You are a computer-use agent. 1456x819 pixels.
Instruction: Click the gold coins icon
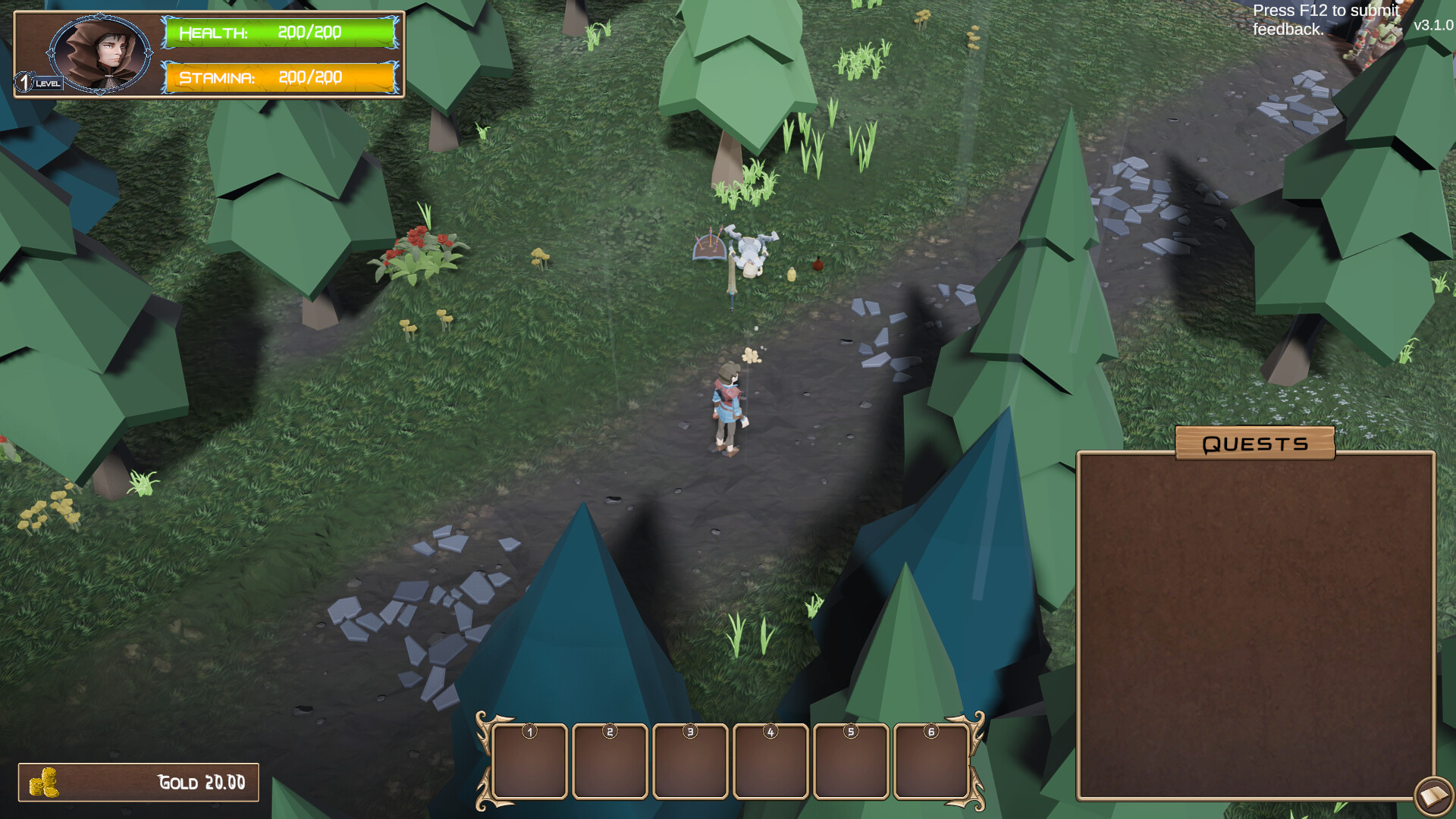pyautogui.click(x=43, y=781)
